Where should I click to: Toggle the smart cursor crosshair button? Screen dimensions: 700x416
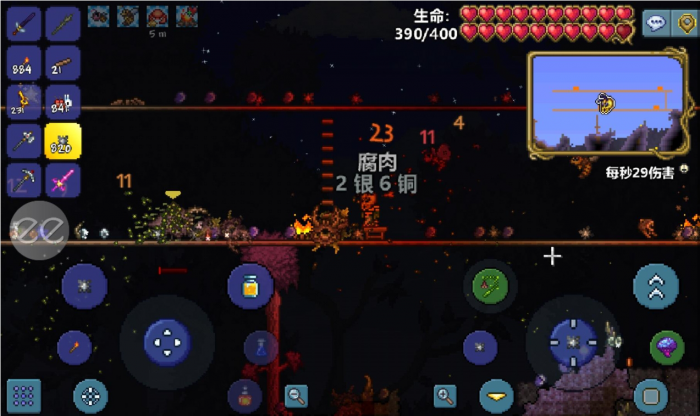coord(91,393)
